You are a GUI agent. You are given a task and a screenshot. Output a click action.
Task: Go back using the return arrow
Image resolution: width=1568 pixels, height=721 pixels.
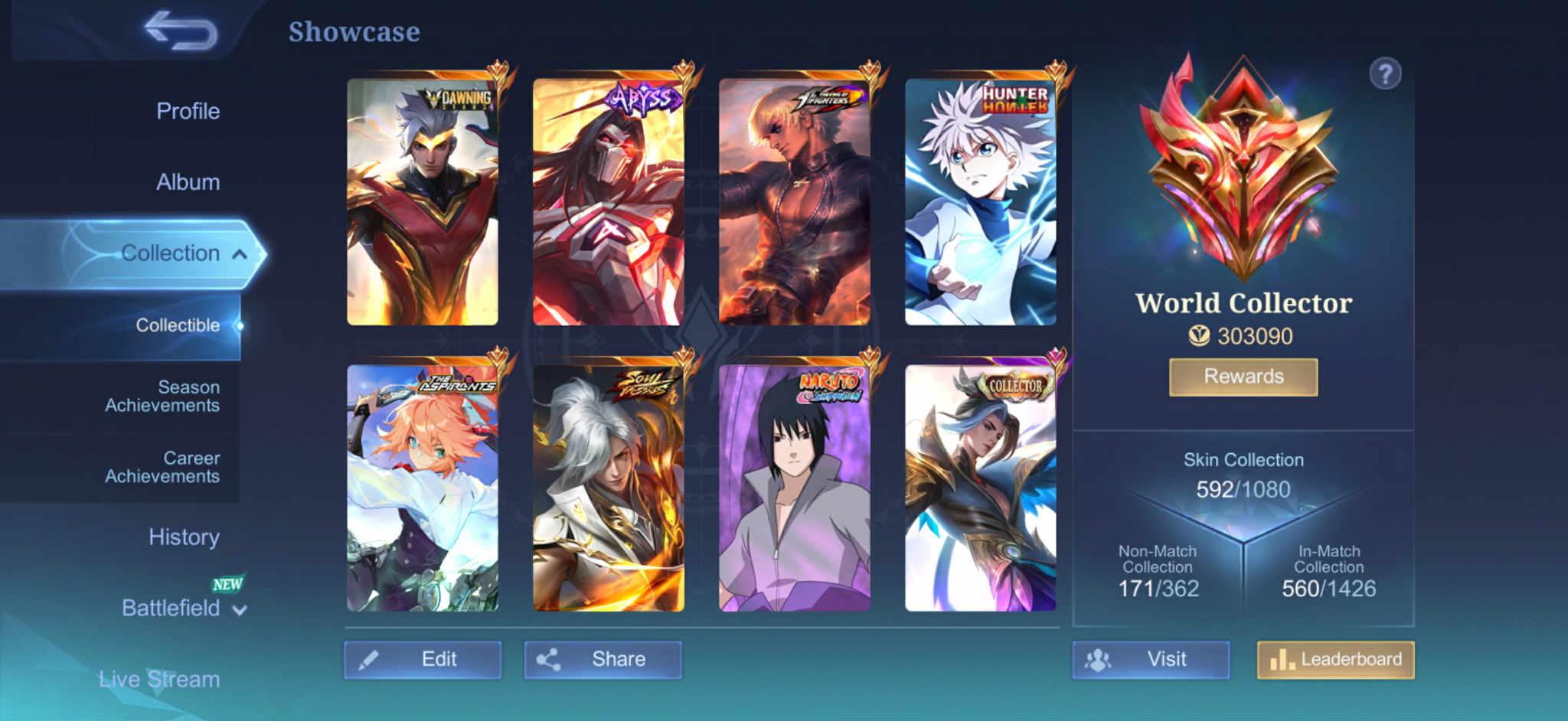click(181, 31)
